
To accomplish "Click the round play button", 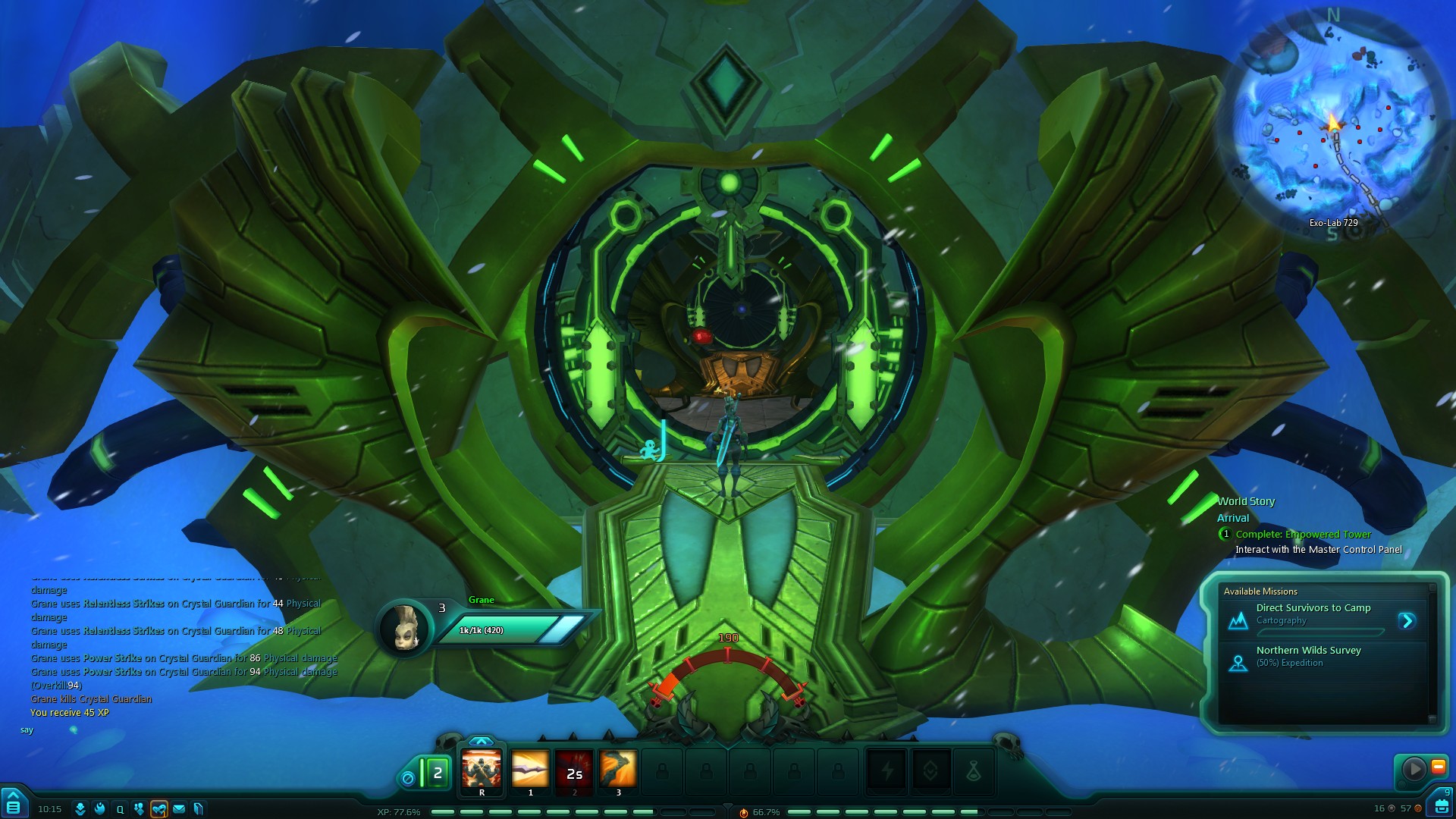I will click(x=1414, y=769).
